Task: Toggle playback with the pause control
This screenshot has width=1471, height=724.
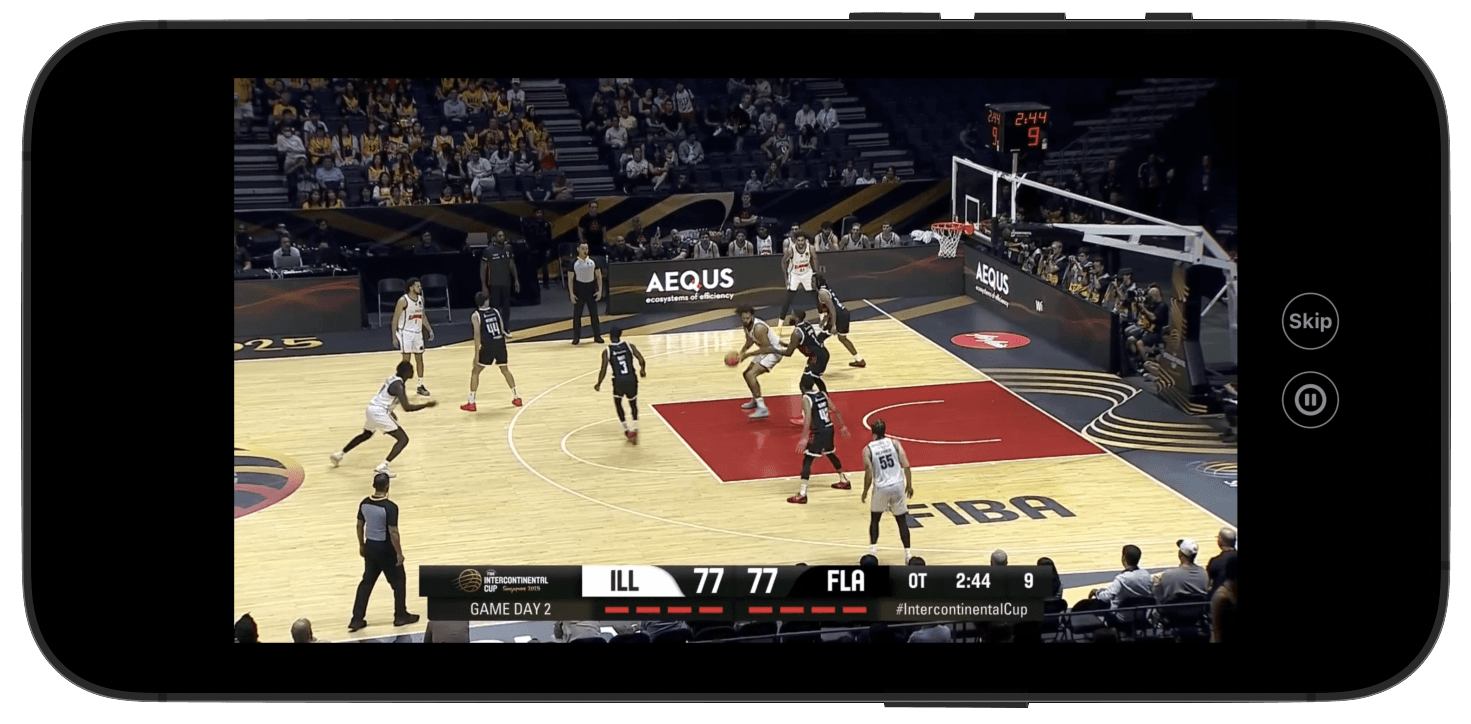Action: coord(1310,398)
